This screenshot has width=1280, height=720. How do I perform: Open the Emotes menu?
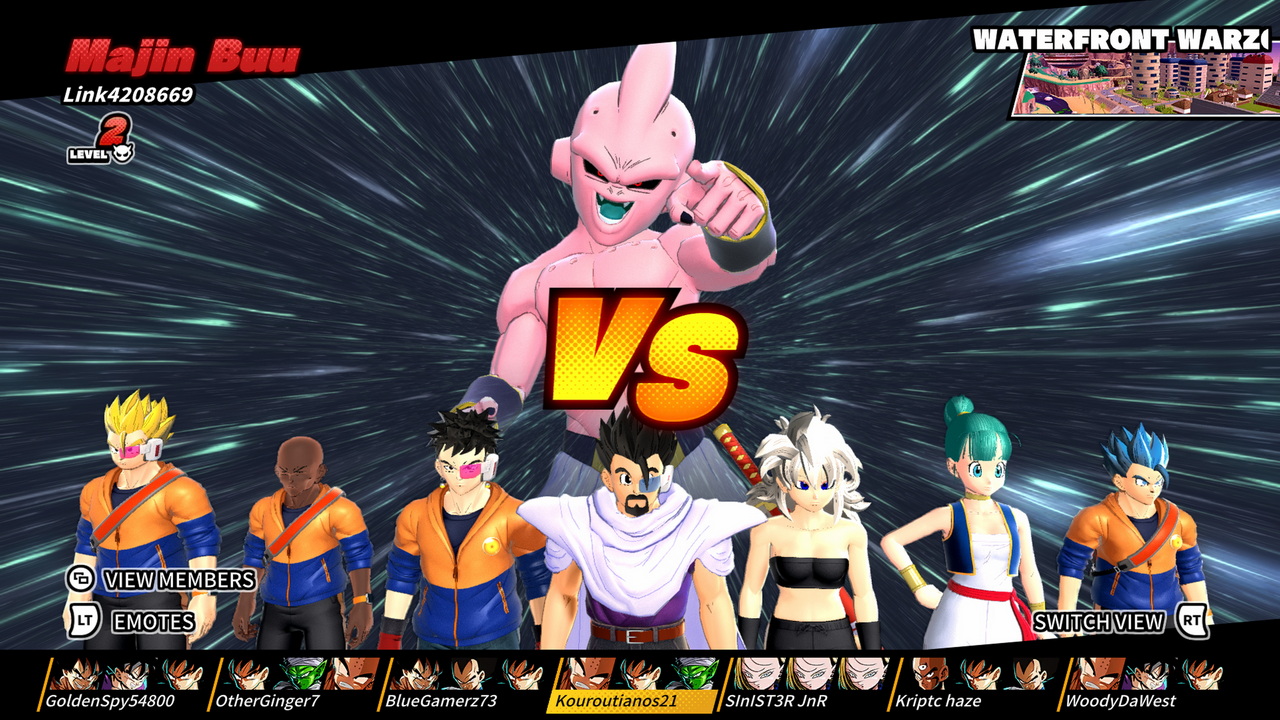(x=133, y=622)
